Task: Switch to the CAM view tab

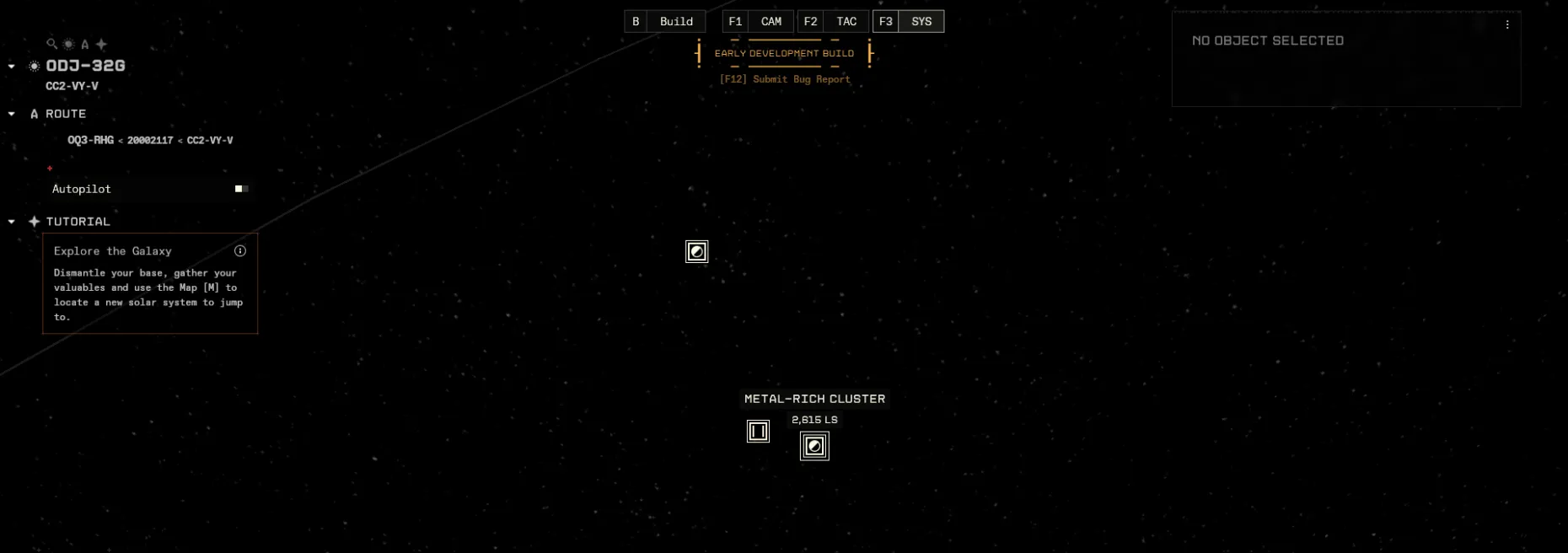Action: [x=771, y=22]
